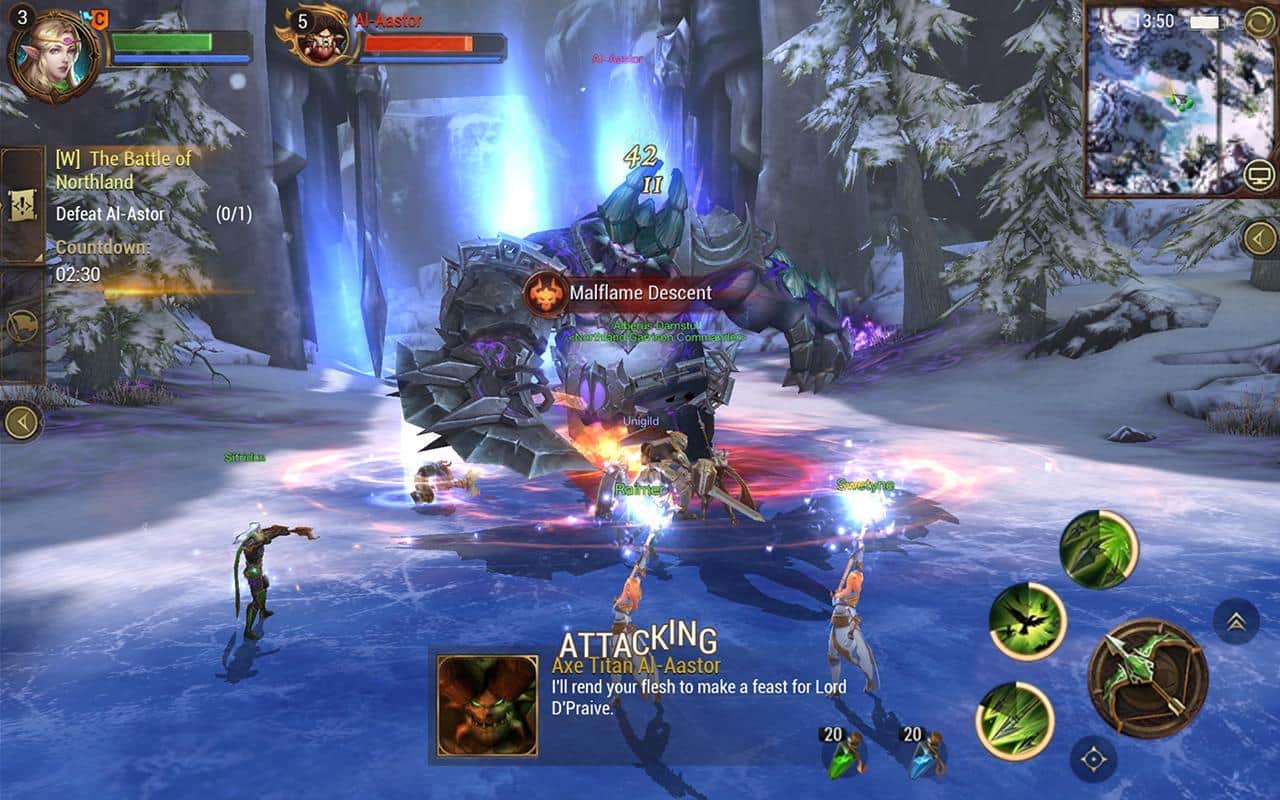The width and height of the screenshot is (1280, 800).
Task: Open the elf player character portrait
Action: point(56,53)
